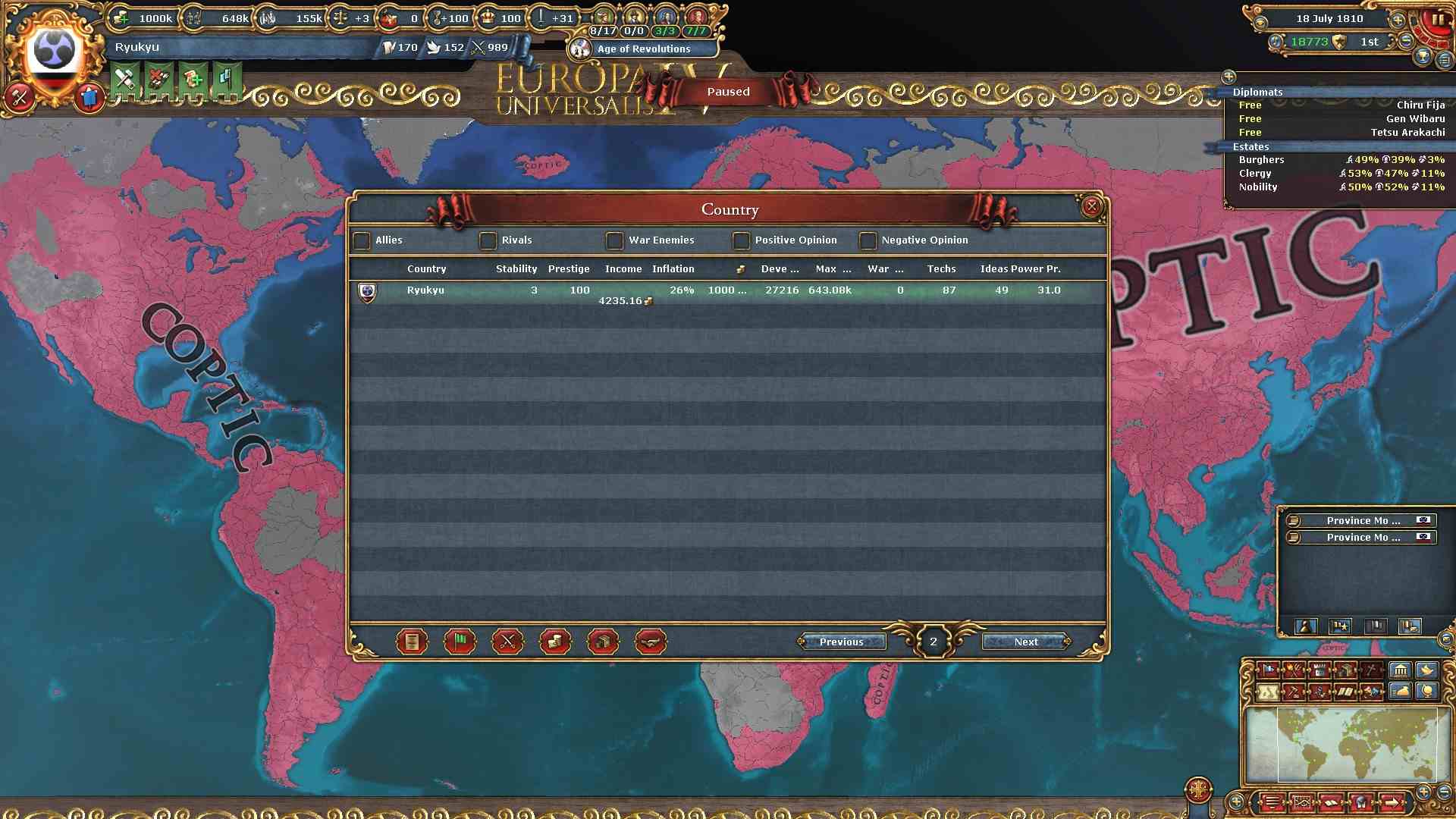This screenshot has width=1456, height=819.
Task: Go to the Next page of countries
Action: (x=1025, y=642)
